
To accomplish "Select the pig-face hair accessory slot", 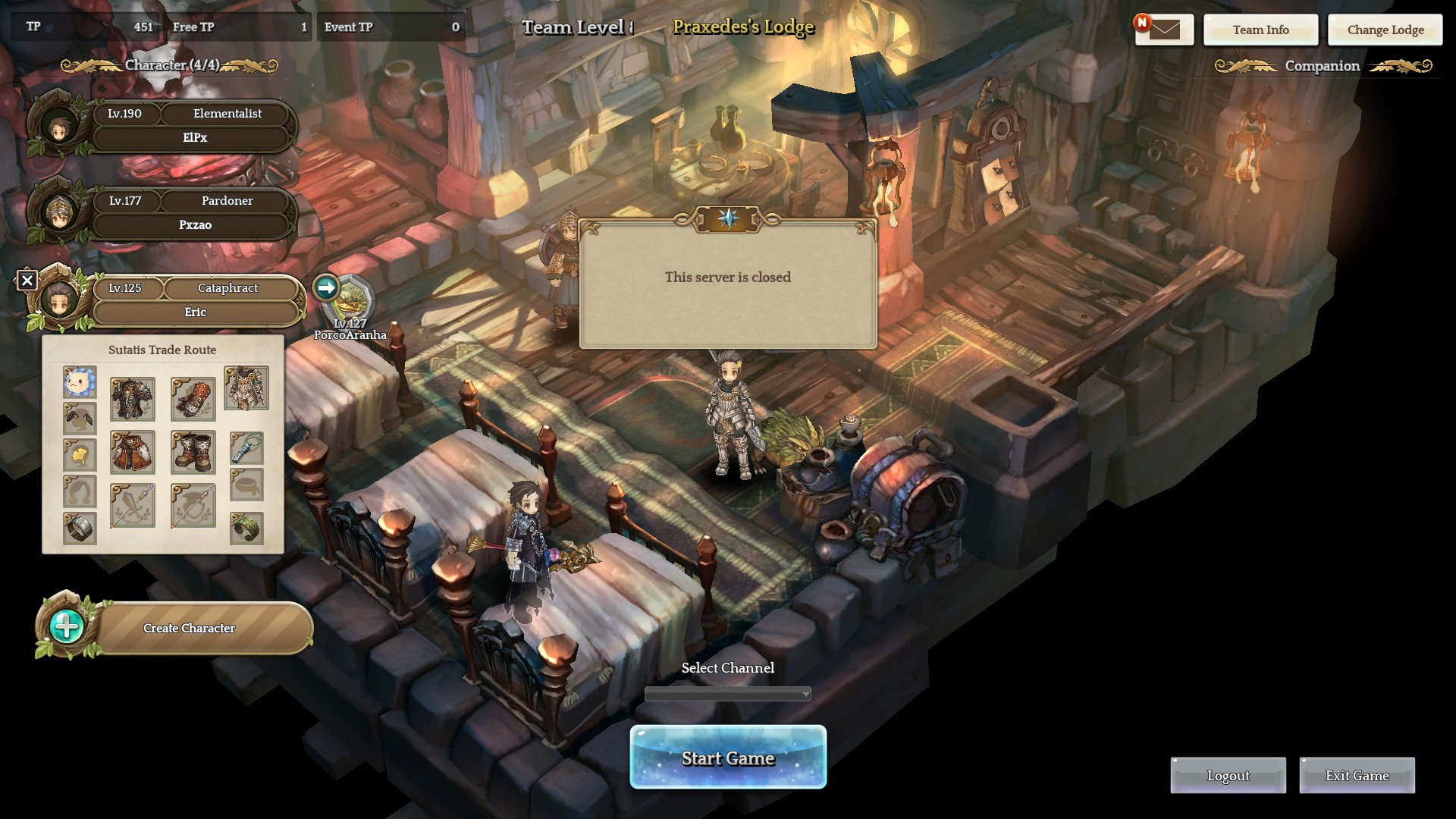I will click(80, 383).
